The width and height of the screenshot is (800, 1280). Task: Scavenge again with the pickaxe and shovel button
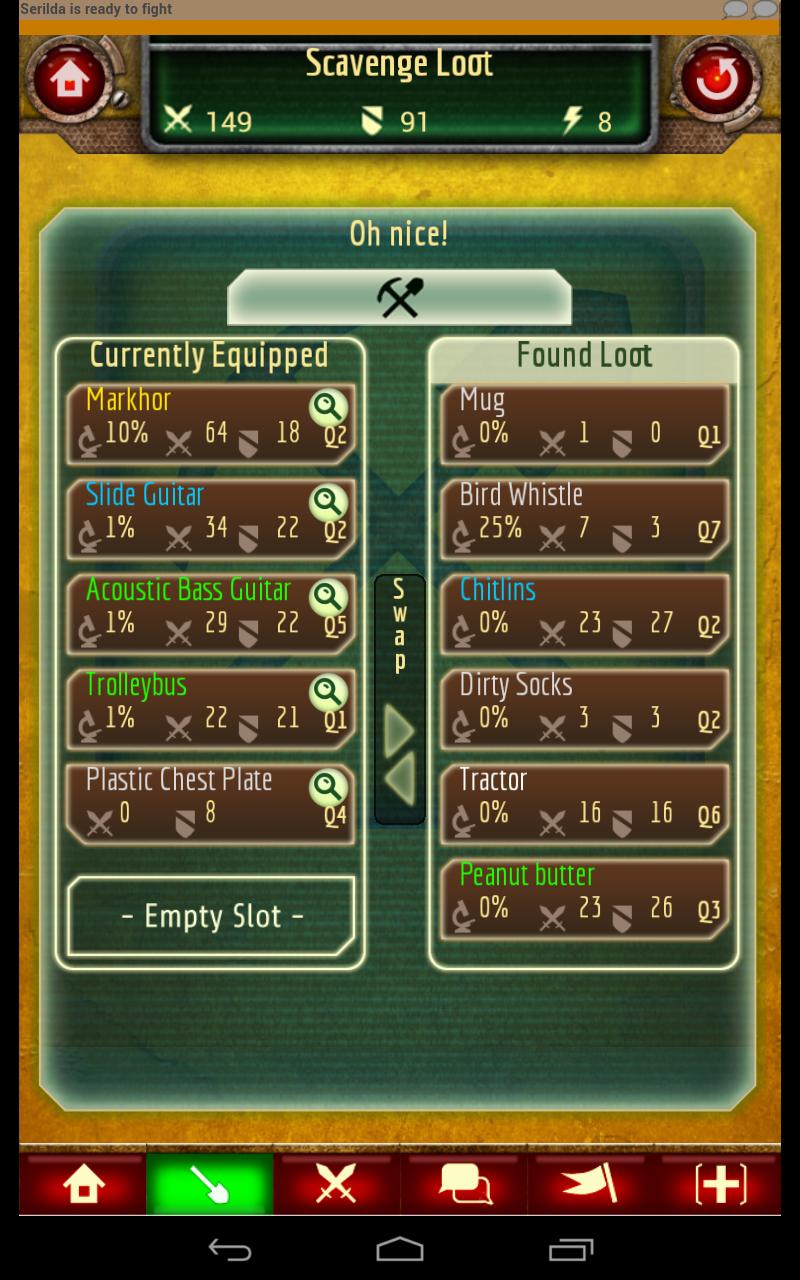pyautogui.click(x=400, y=297)
